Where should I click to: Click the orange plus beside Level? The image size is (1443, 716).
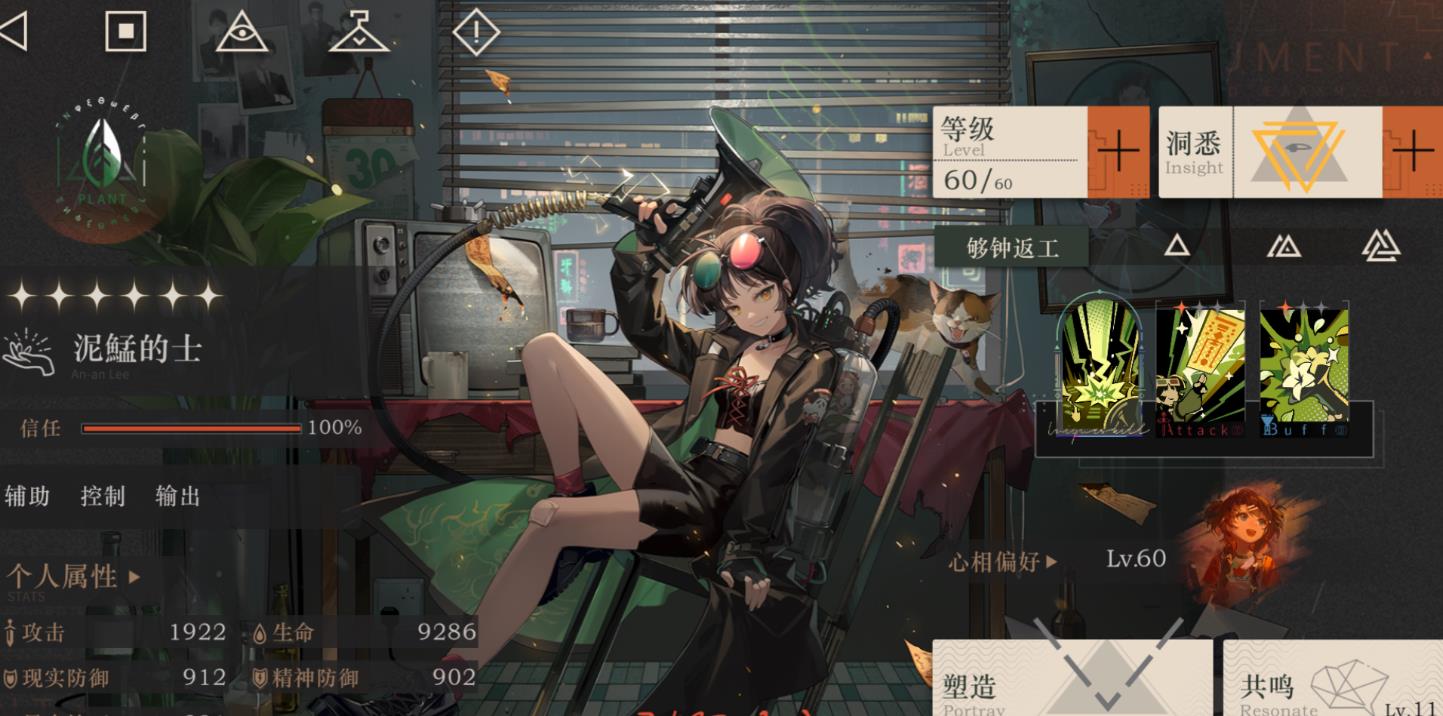(x=1118, y=152)
